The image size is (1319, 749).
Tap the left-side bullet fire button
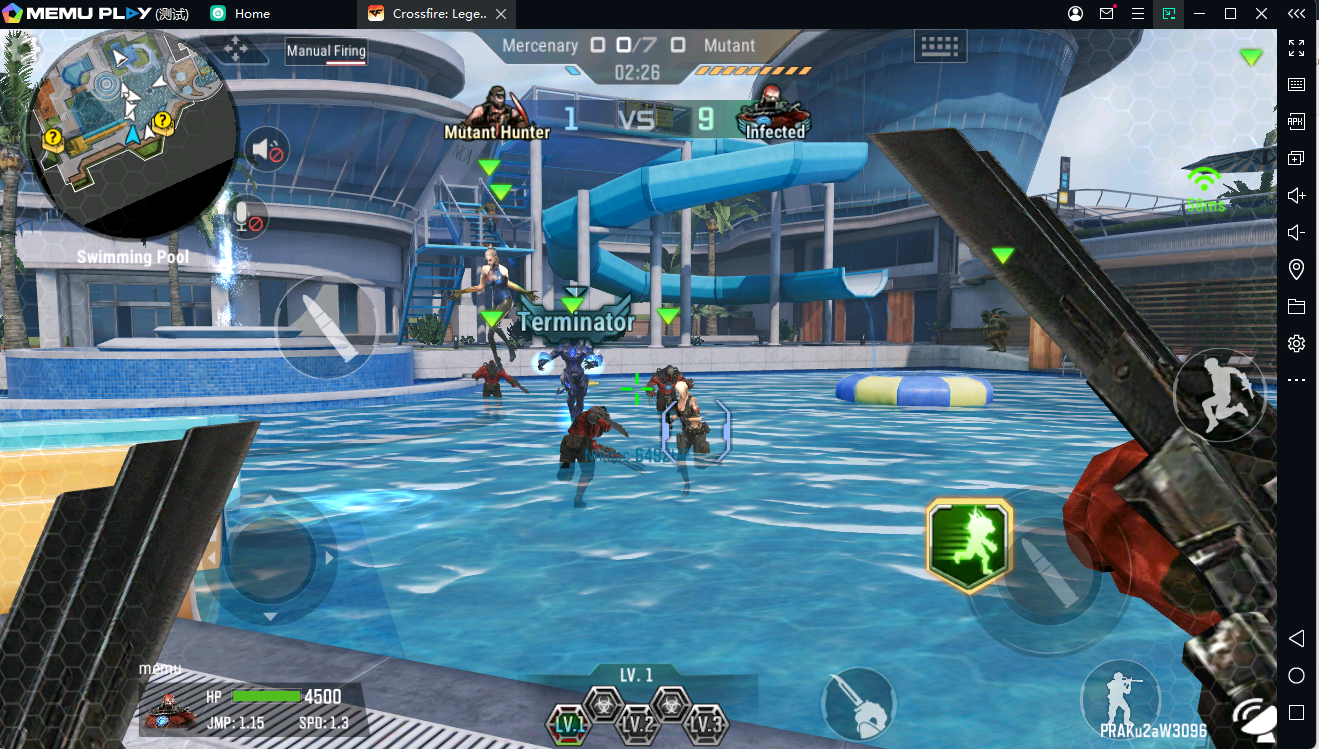coord(326,325)
